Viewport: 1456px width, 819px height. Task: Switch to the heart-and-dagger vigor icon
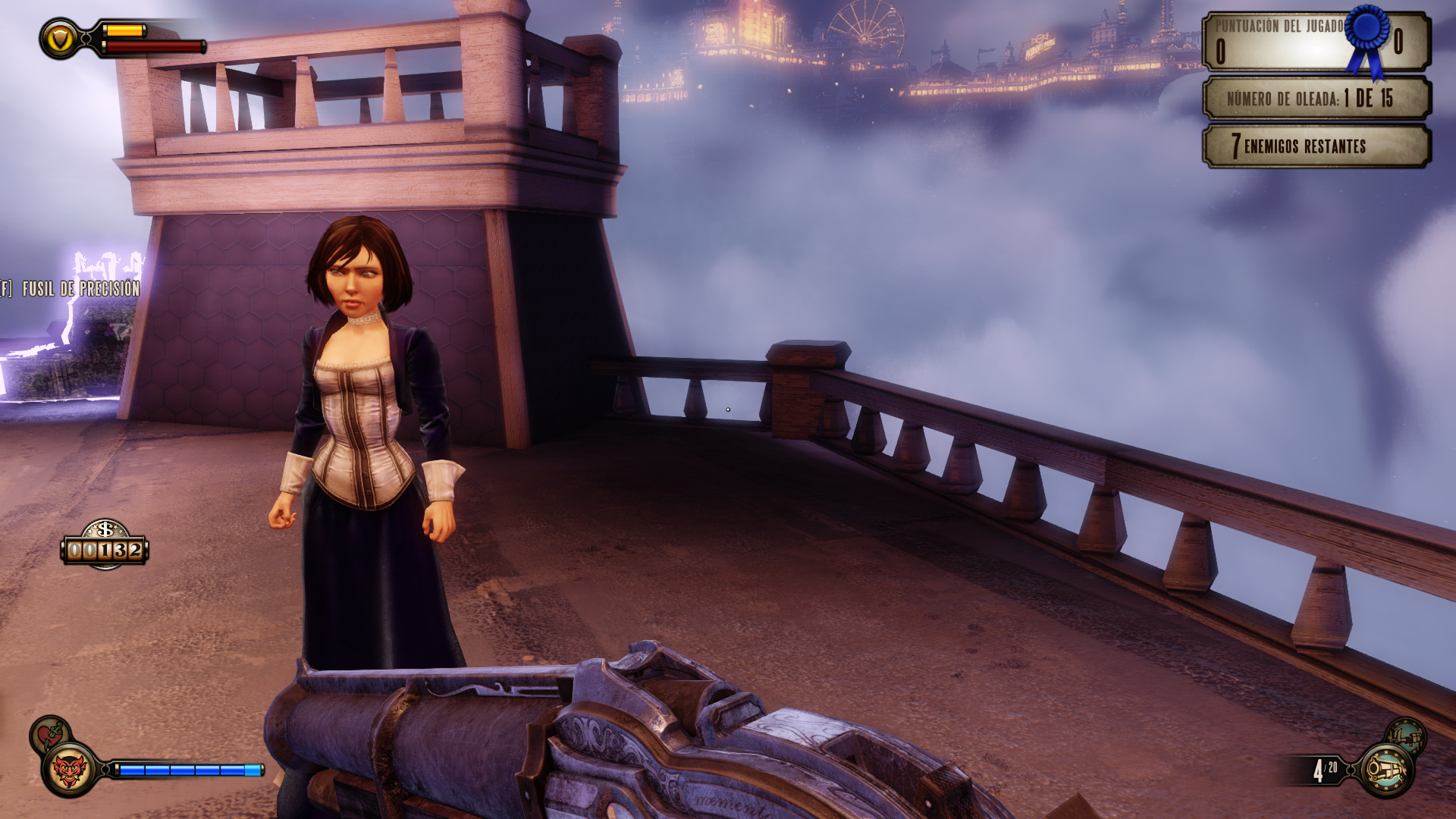(x=49, y=734)
